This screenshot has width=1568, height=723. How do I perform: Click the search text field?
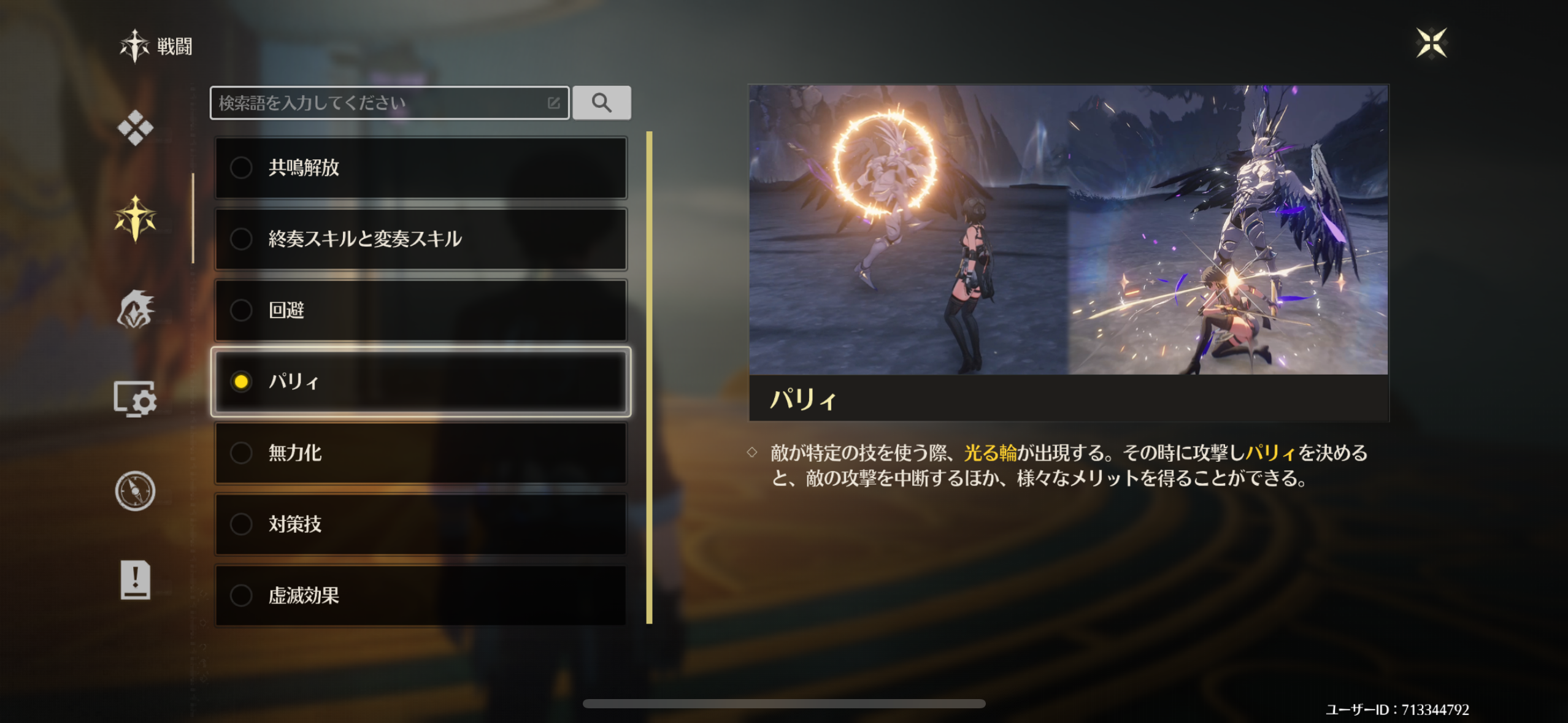pos(380,103)
